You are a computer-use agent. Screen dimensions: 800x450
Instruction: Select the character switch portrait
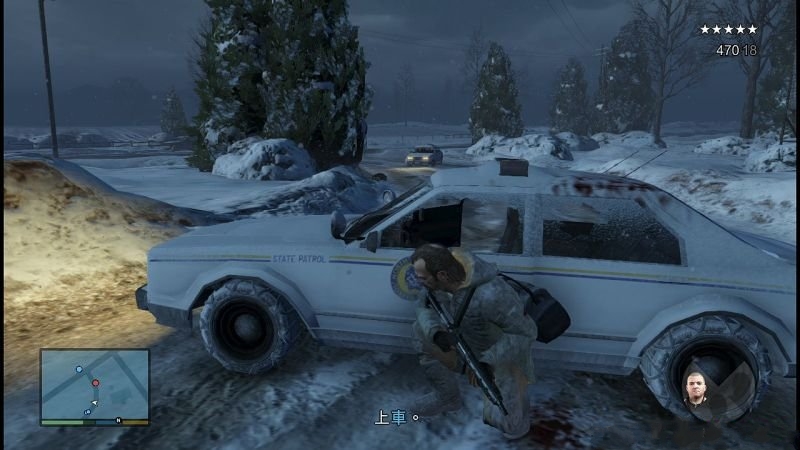pos(694,391)
